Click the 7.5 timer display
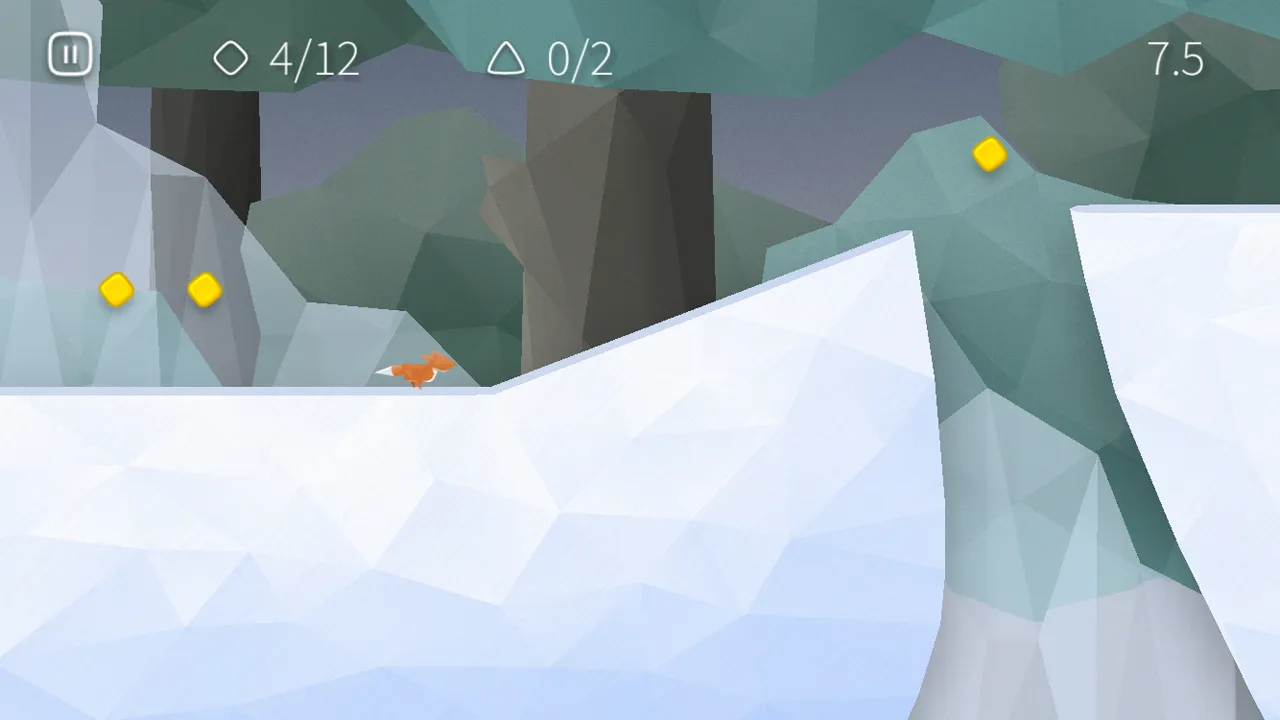The width and height of the screenshot is (1280, 720). [1176, 60]
